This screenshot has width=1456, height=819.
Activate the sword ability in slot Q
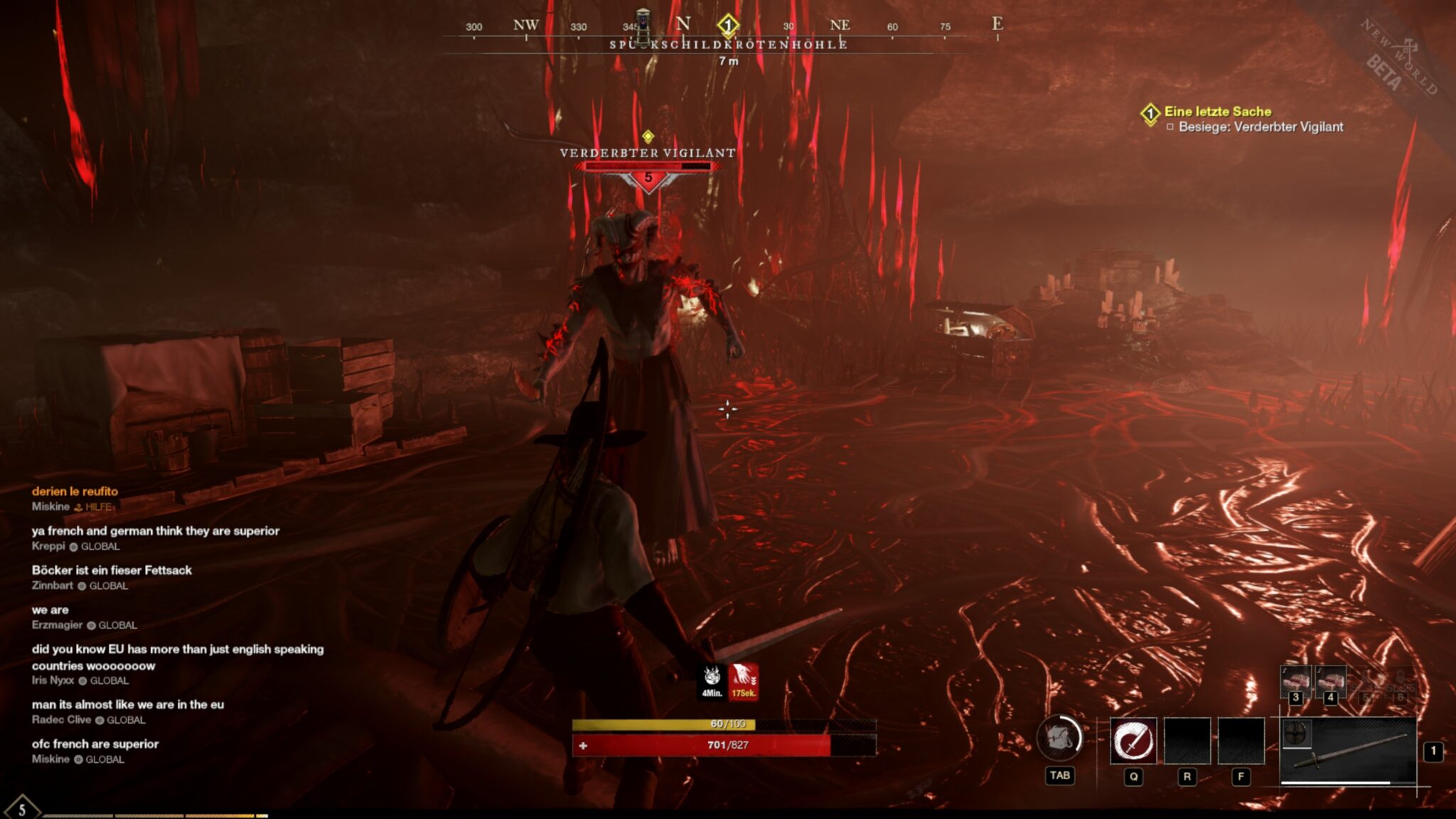(1133, 741)
